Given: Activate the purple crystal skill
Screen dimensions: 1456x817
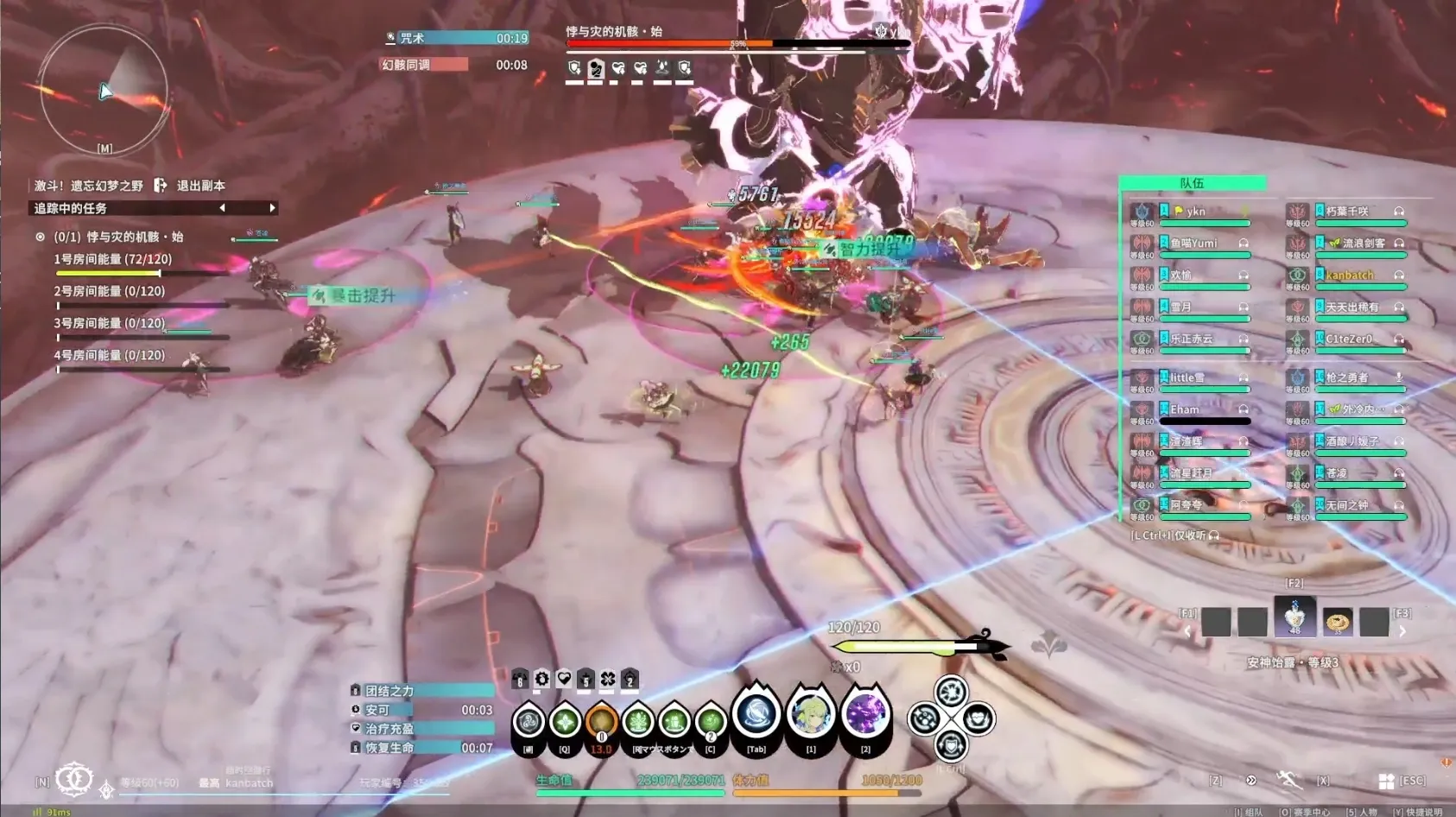Looking at the screenshot, I should 865,715.
